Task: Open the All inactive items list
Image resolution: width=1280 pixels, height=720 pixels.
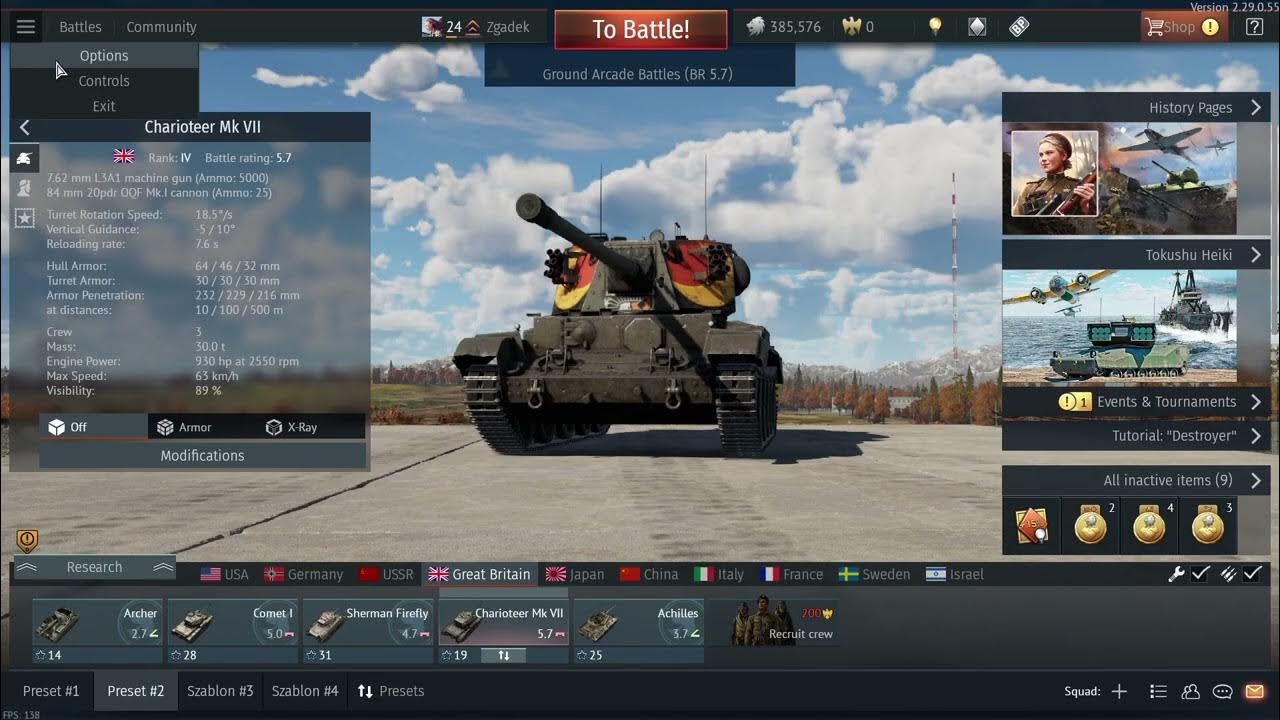Action: tap(1167, 480)
